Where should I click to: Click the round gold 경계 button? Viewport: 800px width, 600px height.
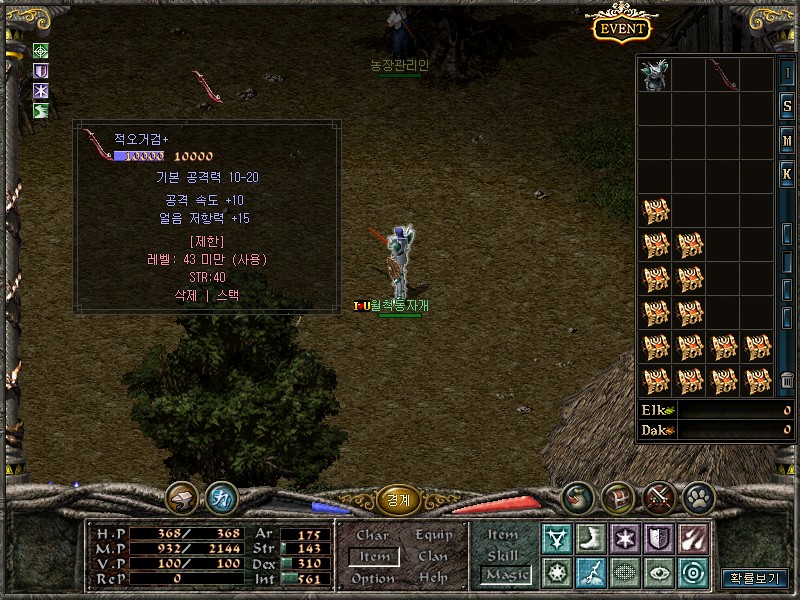pos(398,500)
